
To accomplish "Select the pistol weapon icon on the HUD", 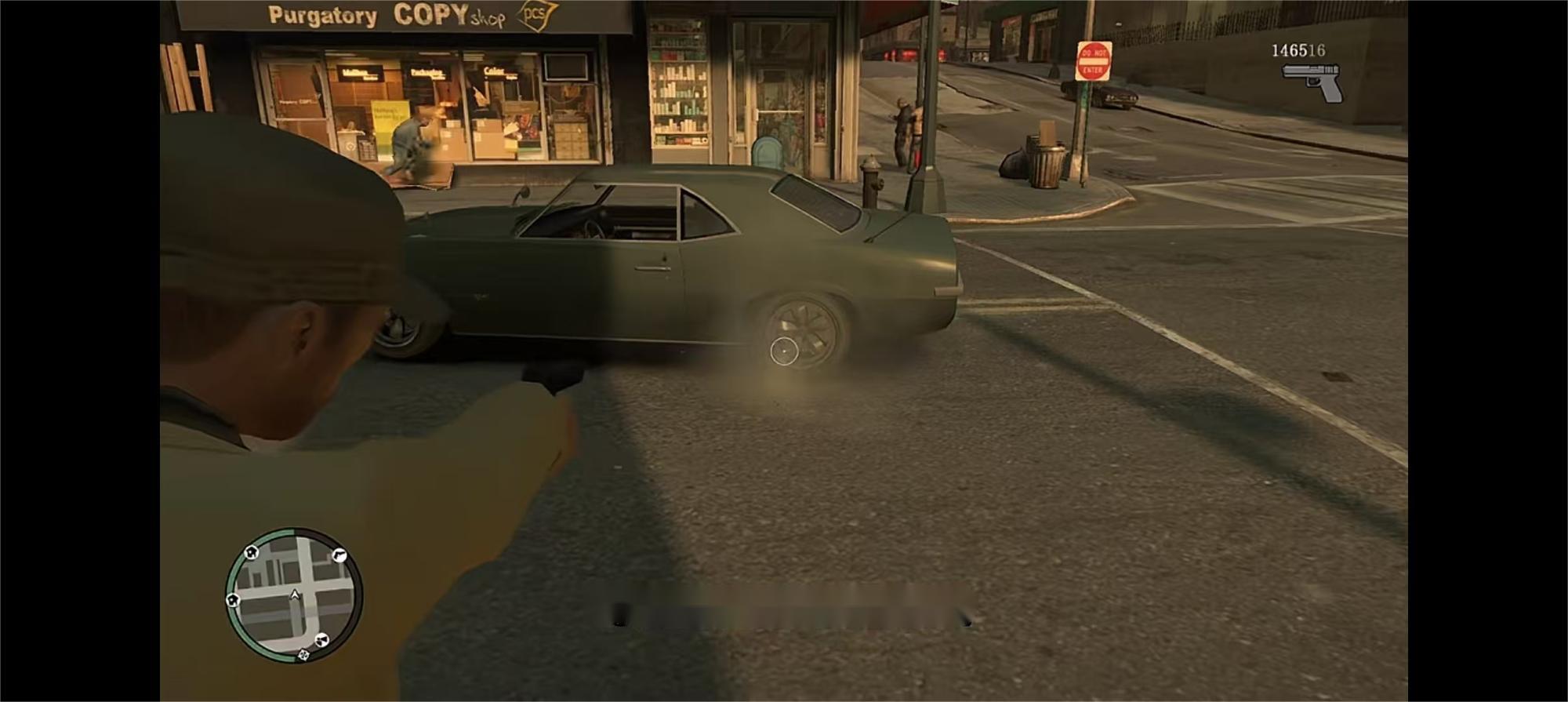I will click(1310, 78).
